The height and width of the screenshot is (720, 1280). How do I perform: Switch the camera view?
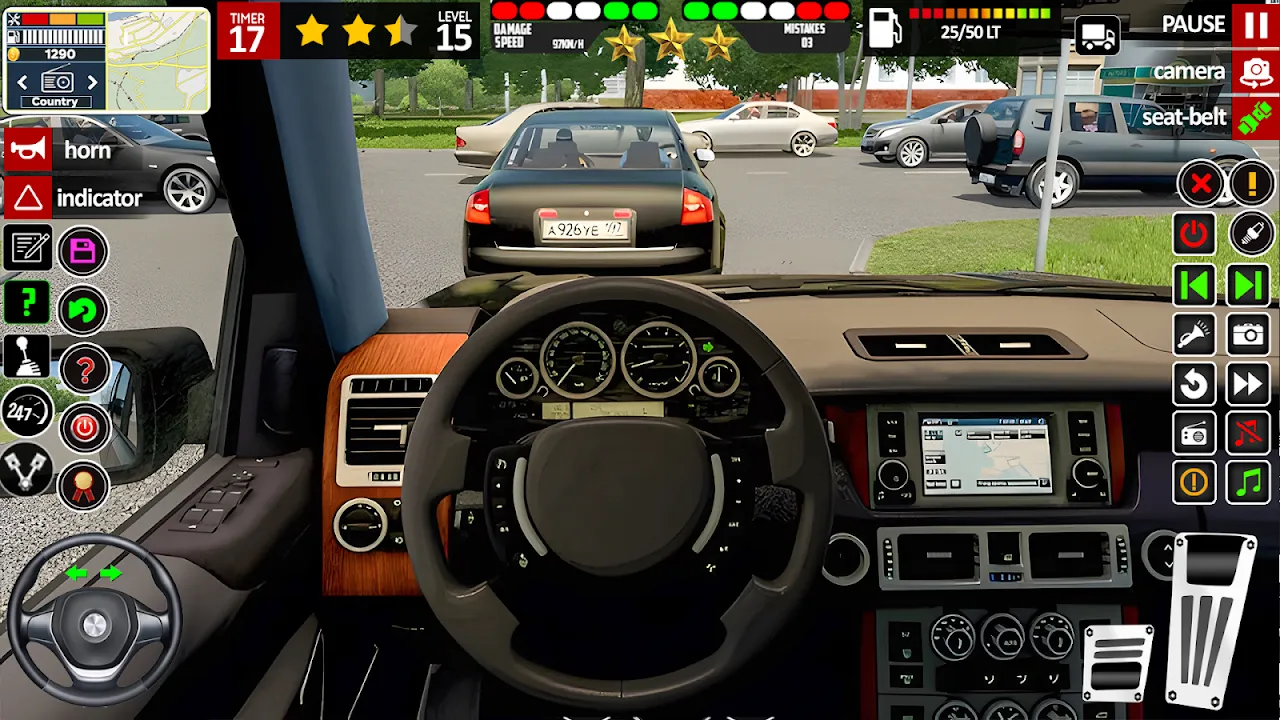[1255, 72]
